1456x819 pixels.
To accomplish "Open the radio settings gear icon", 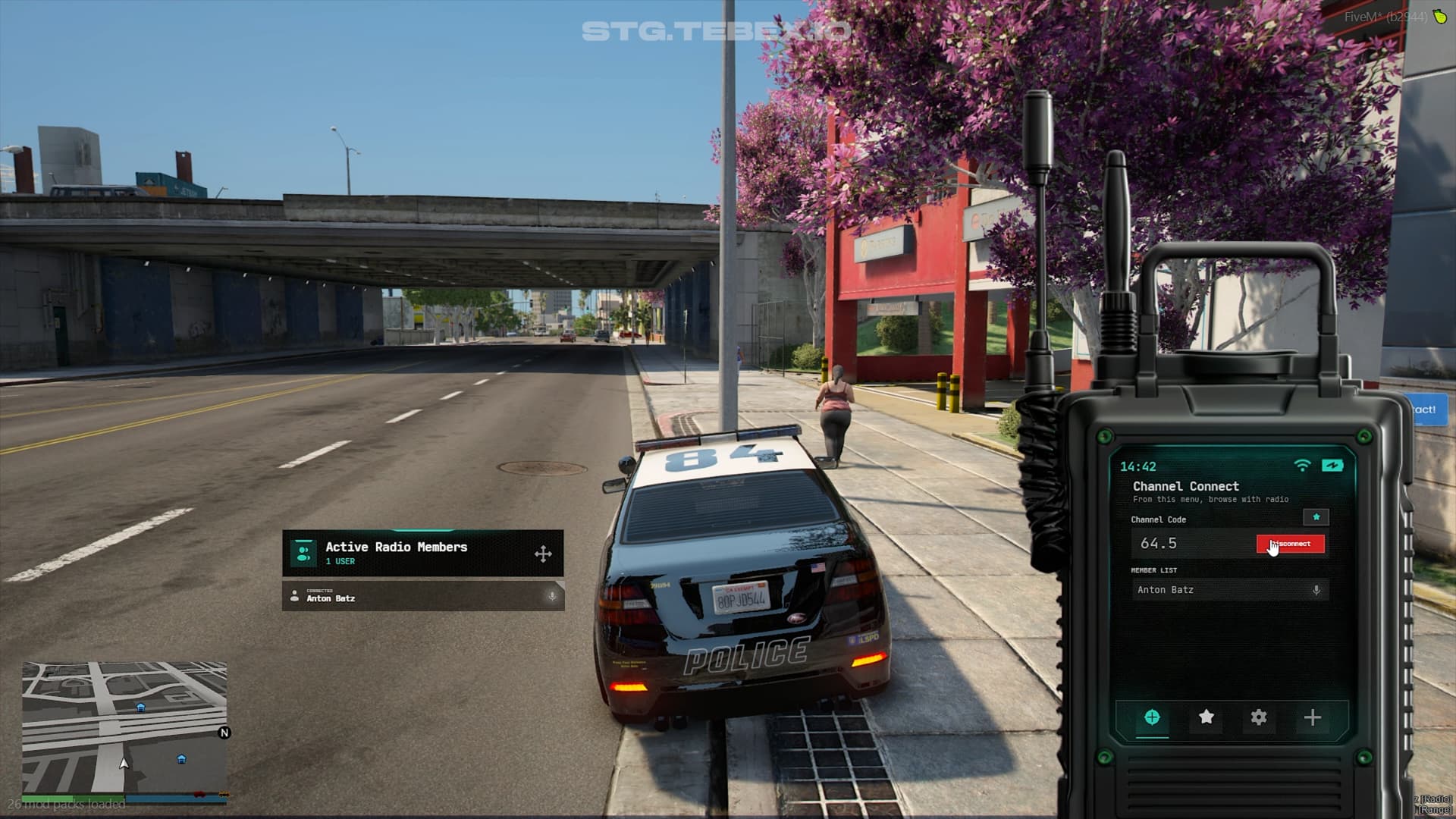I will 1258,716.
